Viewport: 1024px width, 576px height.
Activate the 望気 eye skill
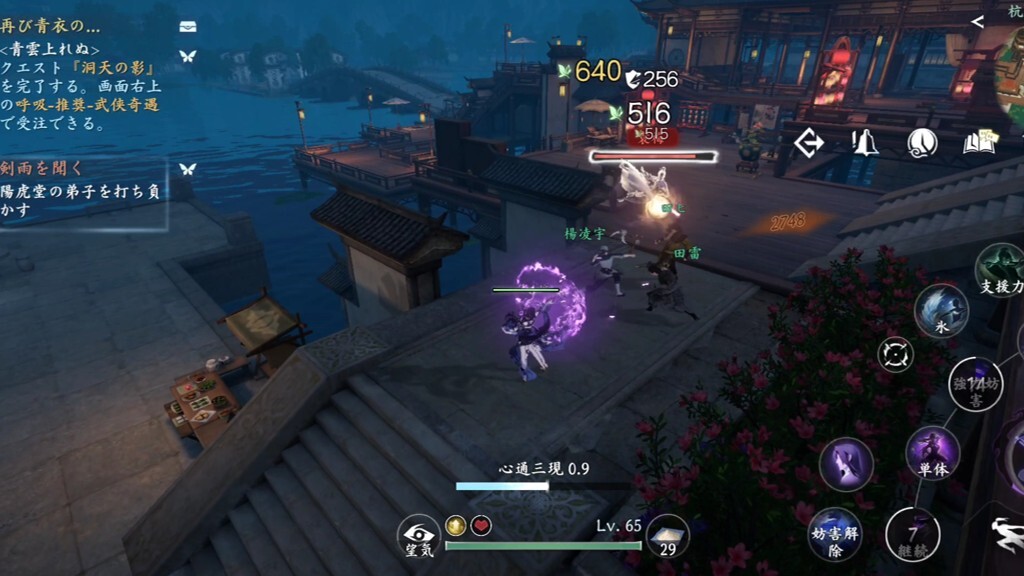418,535
